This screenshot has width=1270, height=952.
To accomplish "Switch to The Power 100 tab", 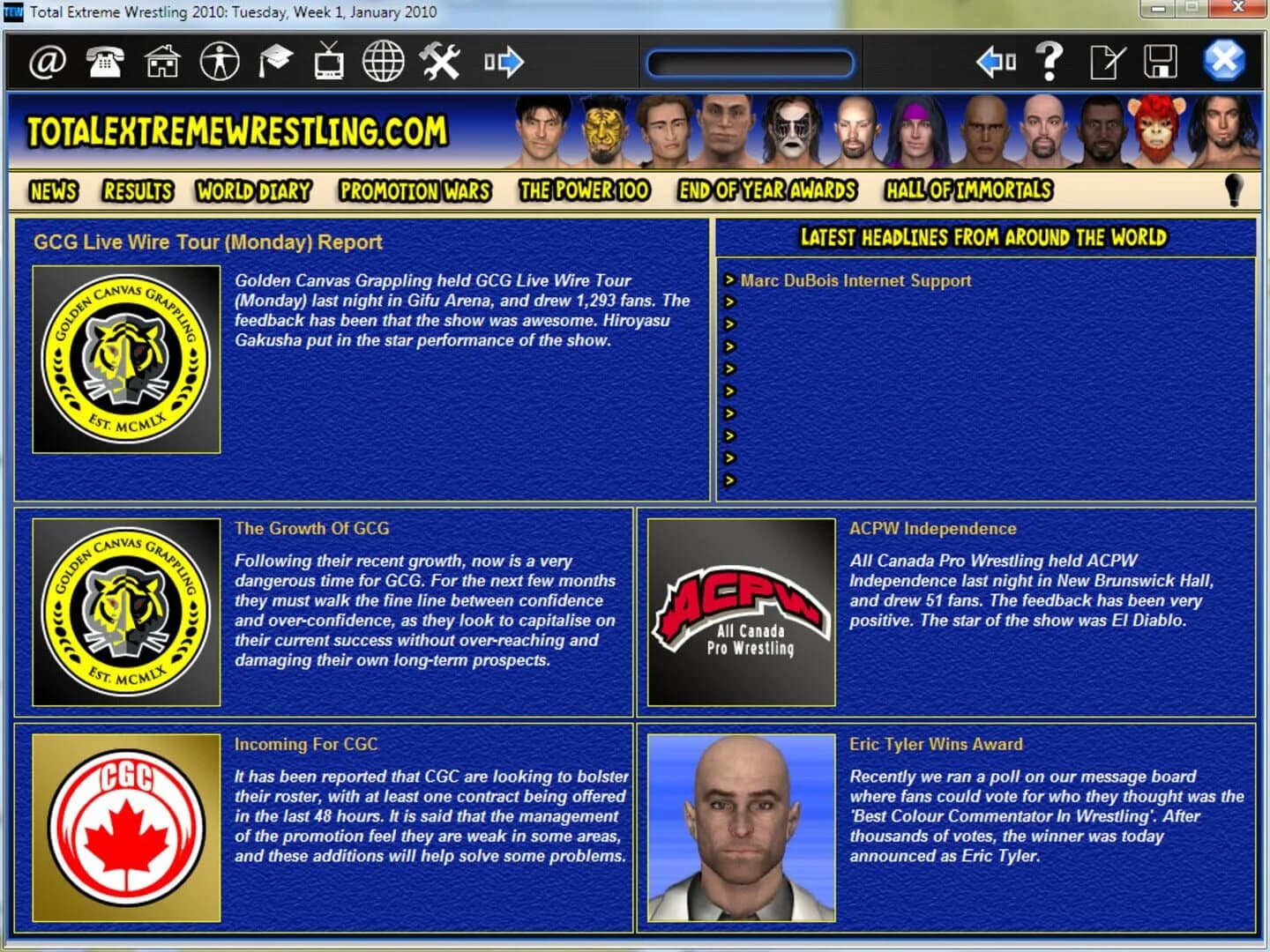I will coord(585,191).
